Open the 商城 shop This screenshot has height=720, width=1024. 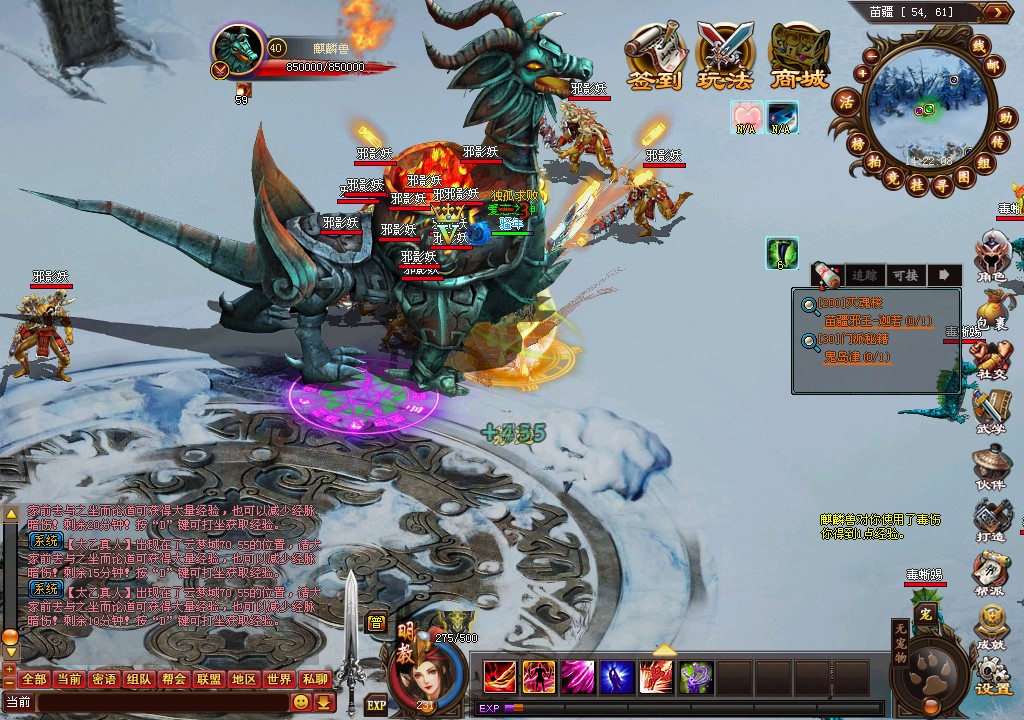799,56
